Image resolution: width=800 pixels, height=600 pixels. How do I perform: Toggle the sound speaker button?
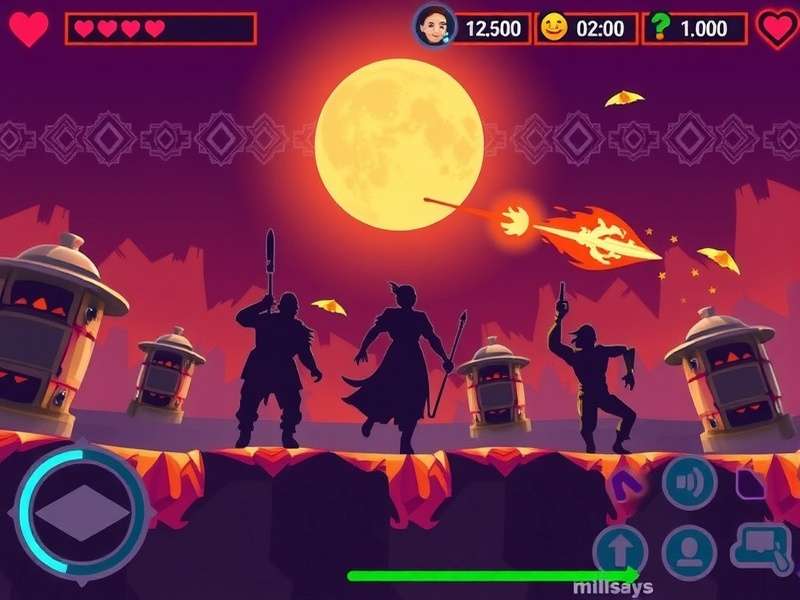[689, 483]
